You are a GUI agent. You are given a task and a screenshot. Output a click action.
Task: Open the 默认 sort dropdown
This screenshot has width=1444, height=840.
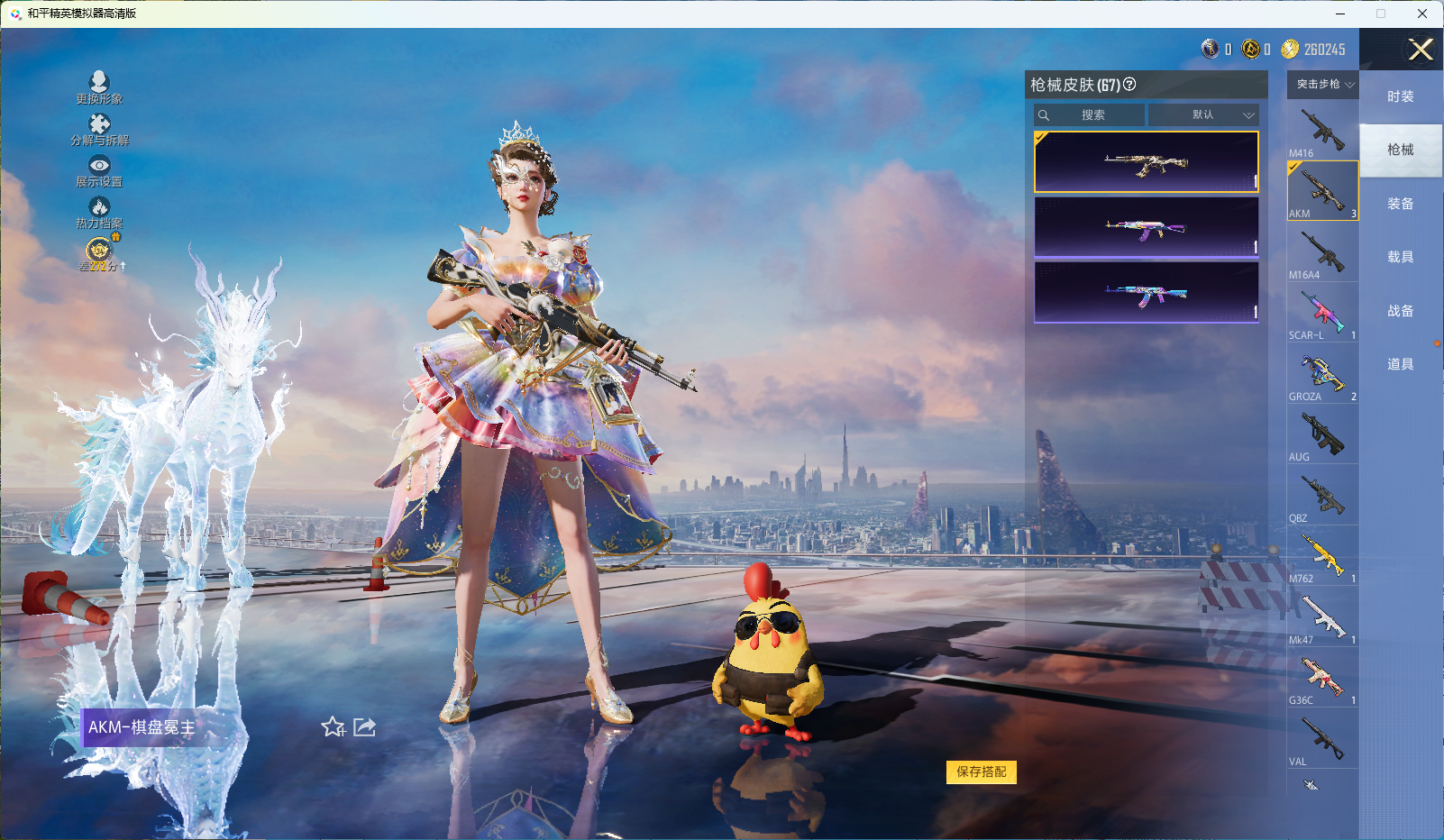point(1203,115)
